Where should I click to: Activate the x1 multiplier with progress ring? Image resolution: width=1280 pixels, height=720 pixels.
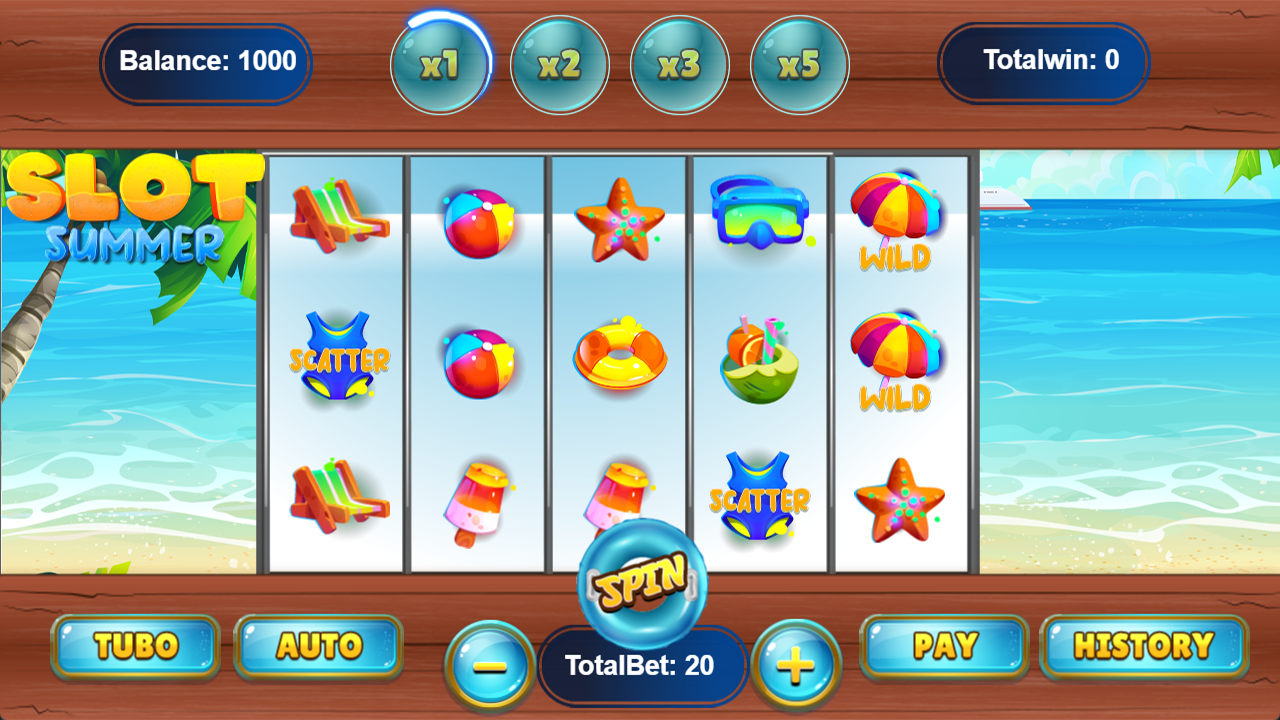tap(440, 64)
